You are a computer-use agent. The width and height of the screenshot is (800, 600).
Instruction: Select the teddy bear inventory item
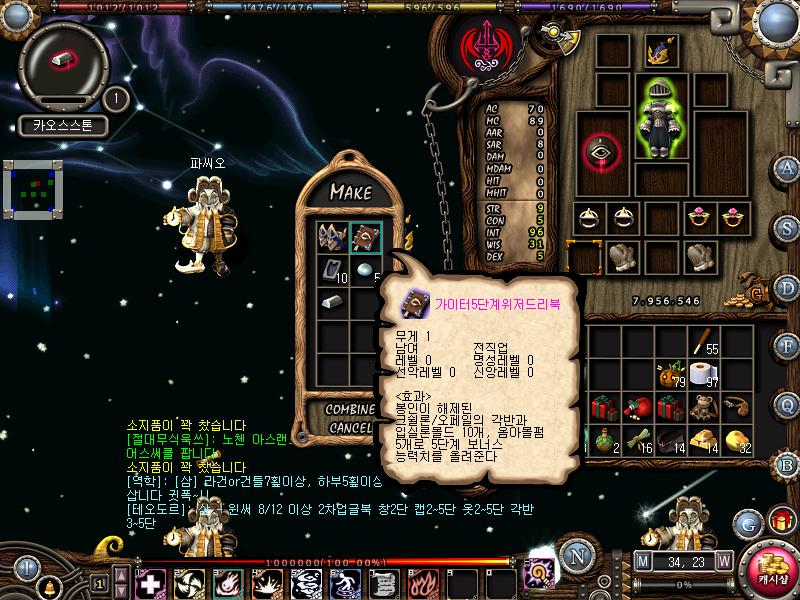(x=704, y=408)
